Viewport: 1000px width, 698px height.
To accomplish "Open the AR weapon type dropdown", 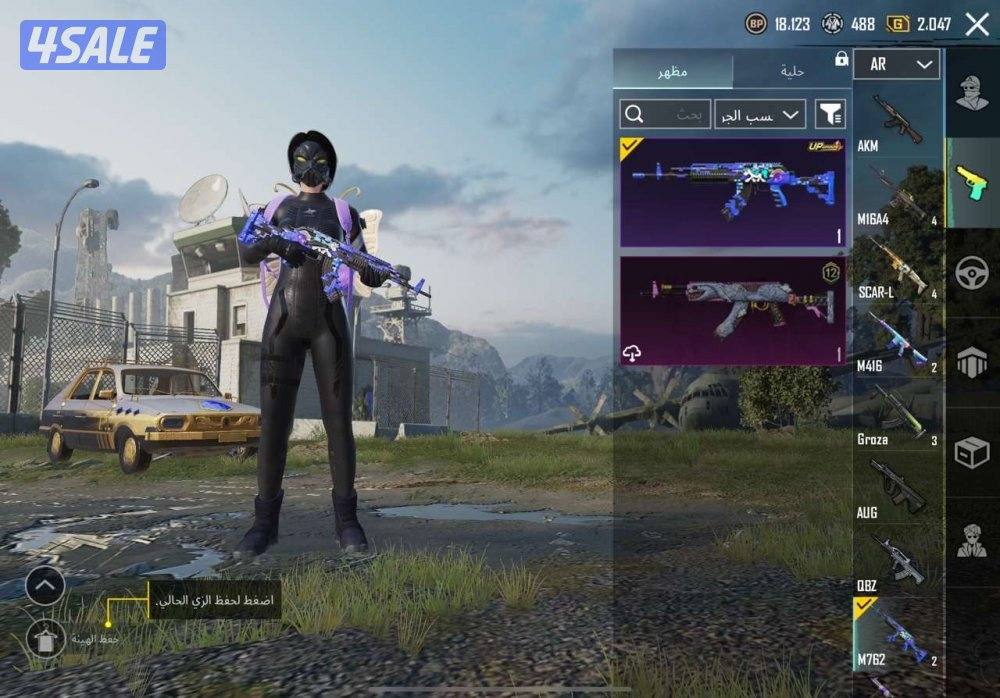I will pyautogui.click(x=896, y=64).
